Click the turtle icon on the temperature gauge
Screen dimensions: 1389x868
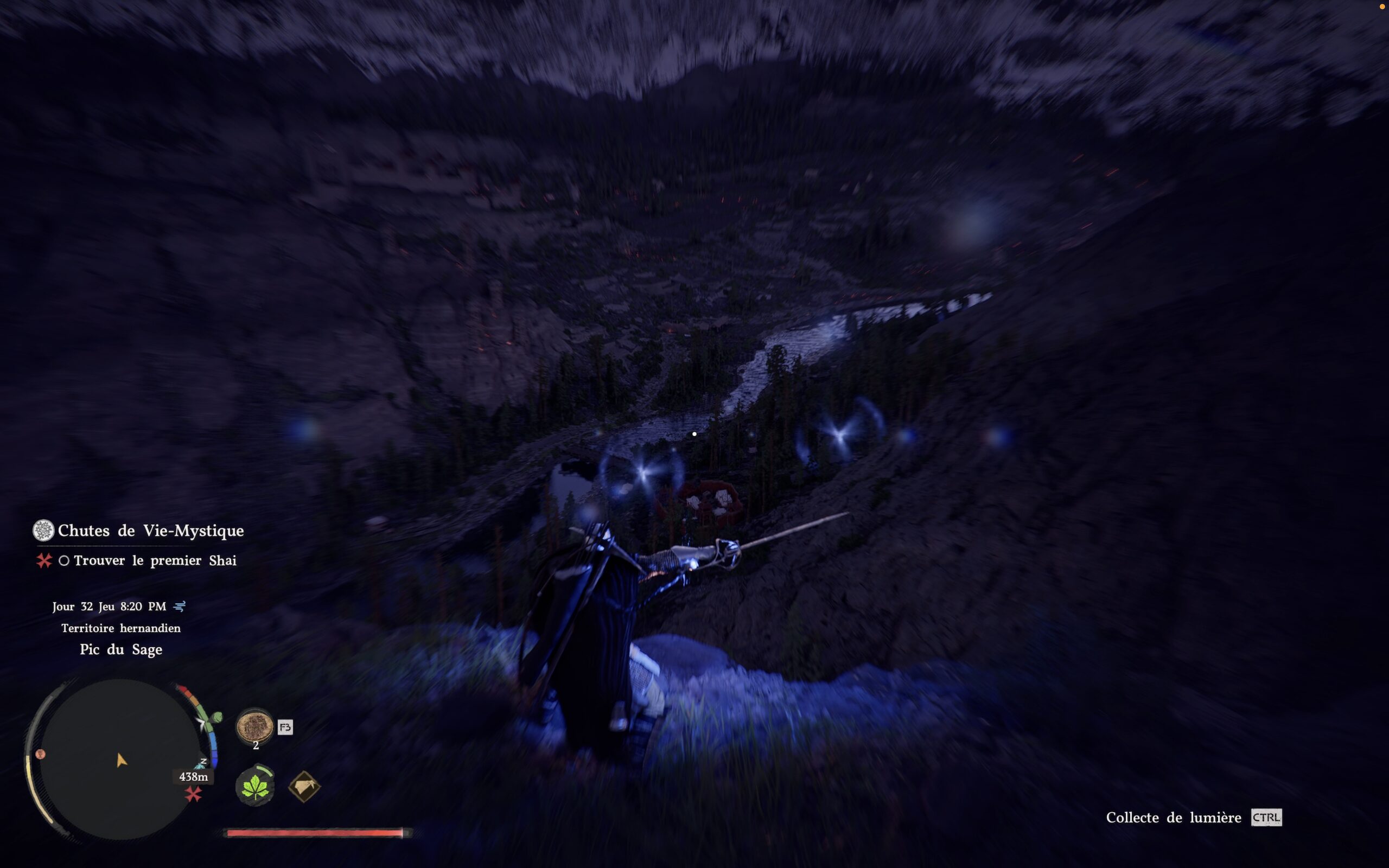[x=216, y=717]
